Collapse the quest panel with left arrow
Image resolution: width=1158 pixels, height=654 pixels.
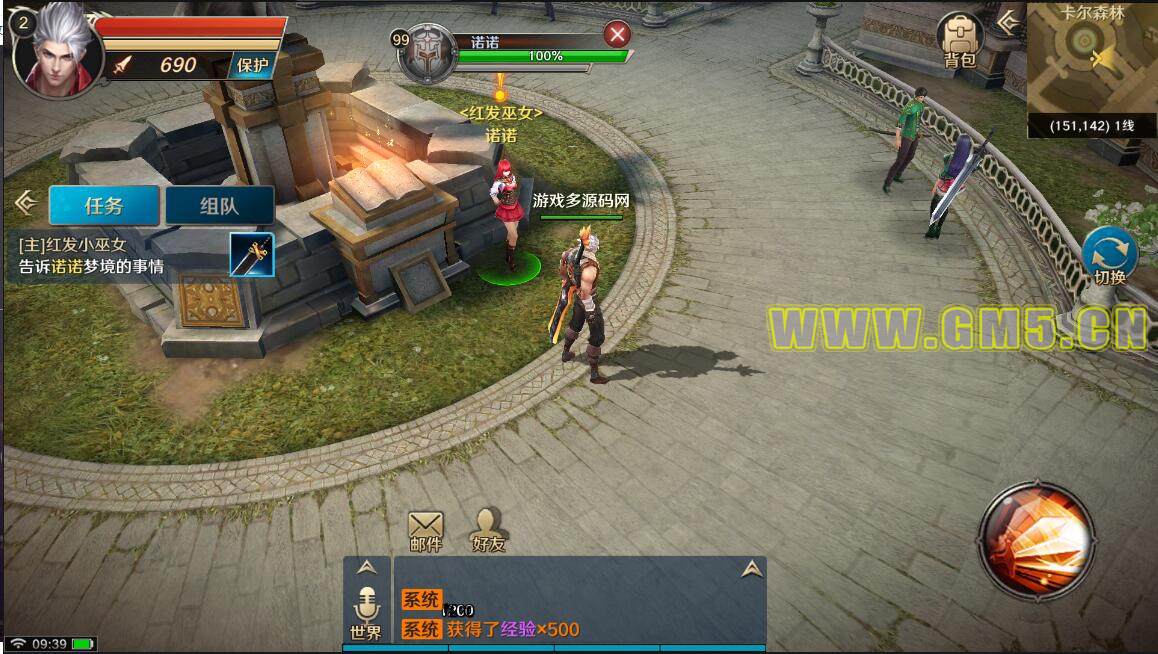pos(26,204)
